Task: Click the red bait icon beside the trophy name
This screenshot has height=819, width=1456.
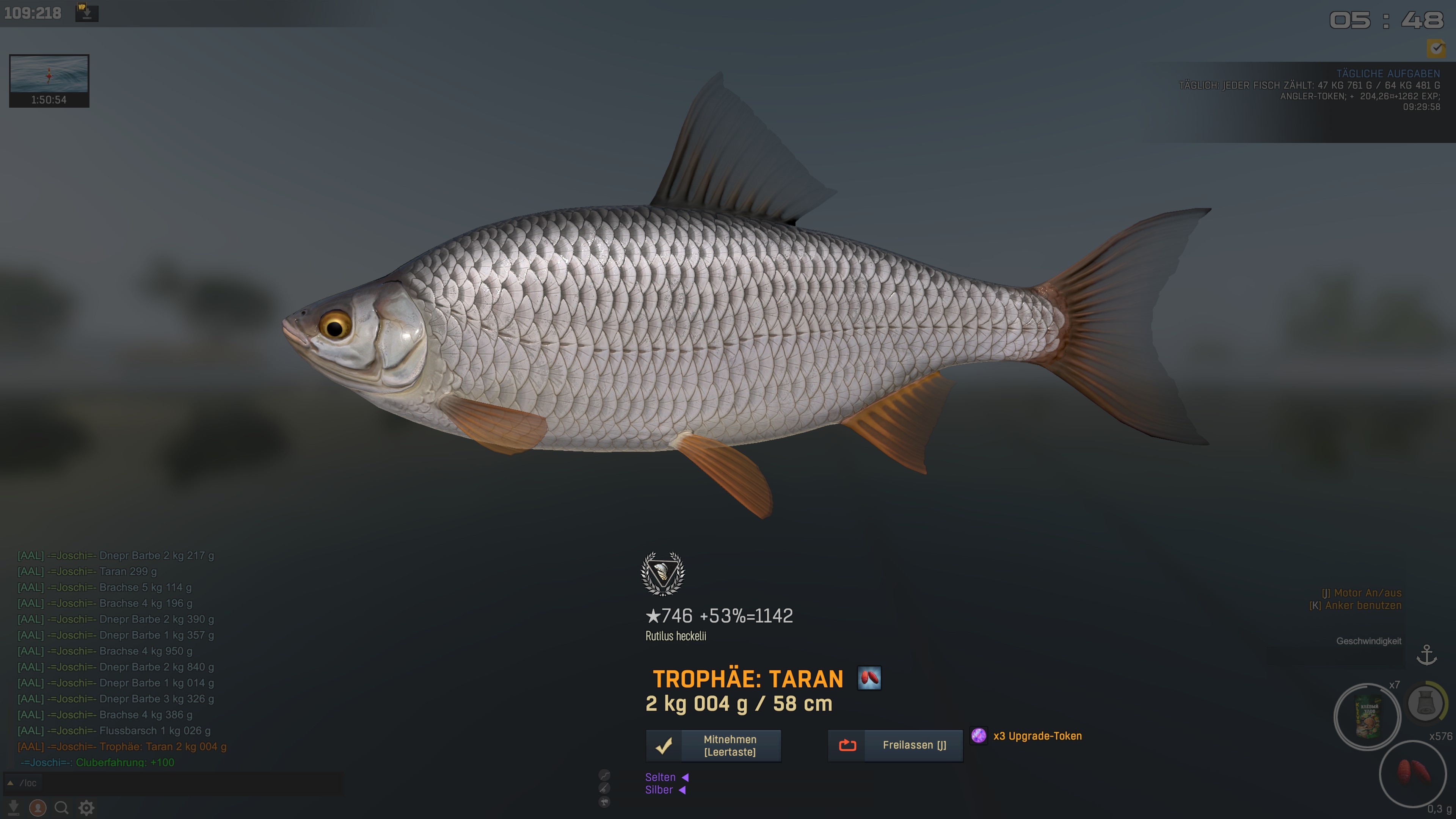Action: tap(869, 678)
